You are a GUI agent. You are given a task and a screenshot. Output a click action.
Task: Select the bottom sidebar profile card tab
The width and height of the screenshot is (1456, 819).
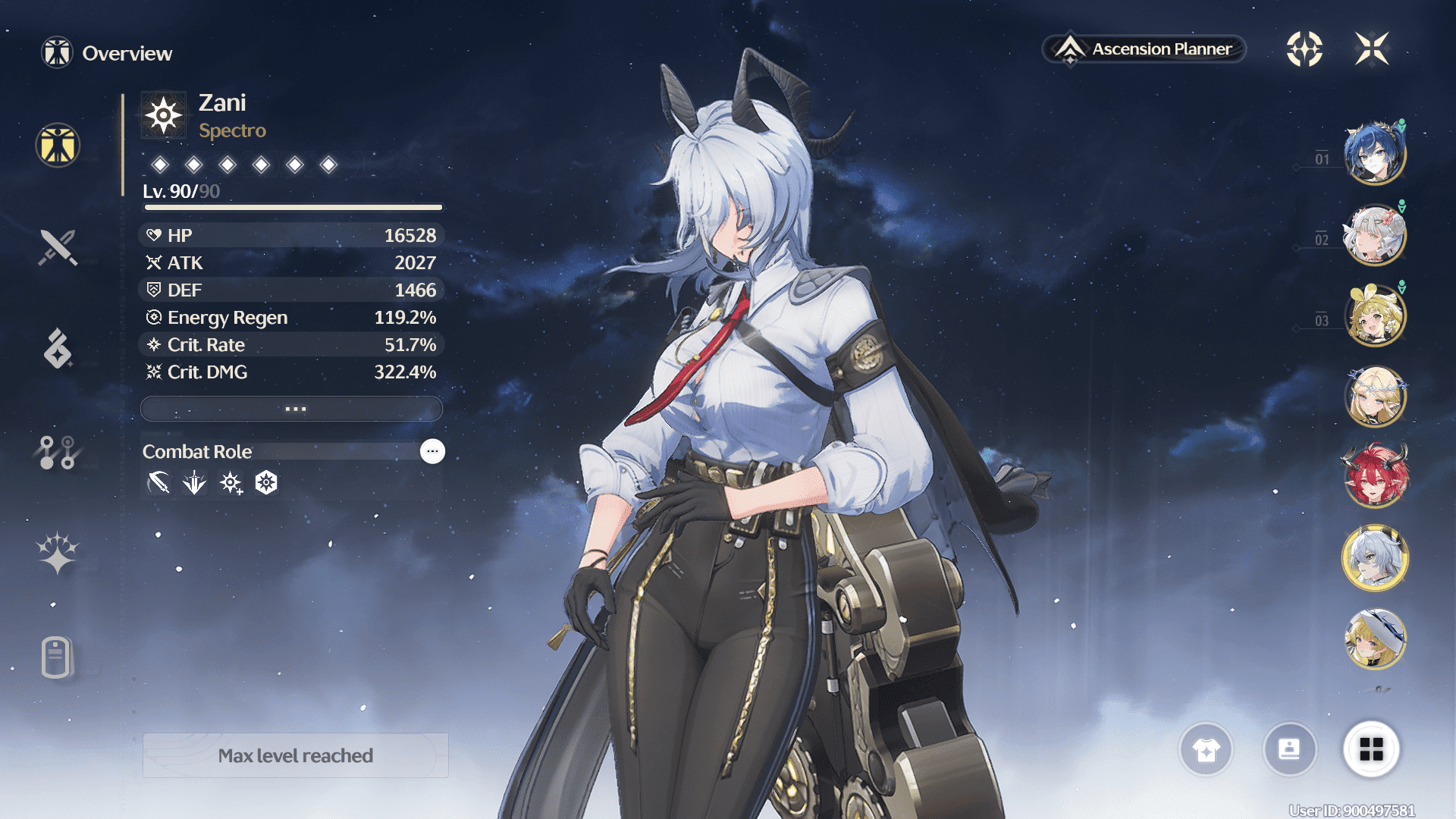58,657
